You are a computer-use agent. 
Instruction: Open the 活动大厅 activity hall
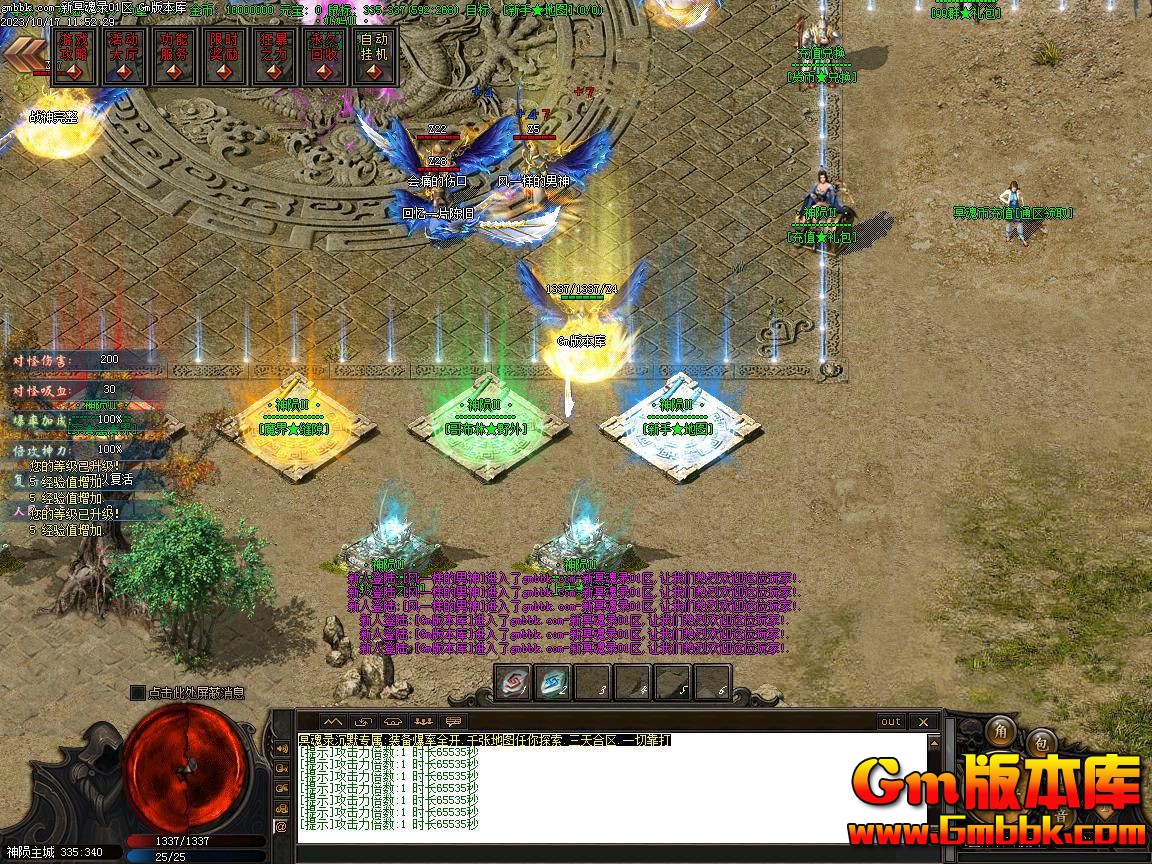coord(122,56)
